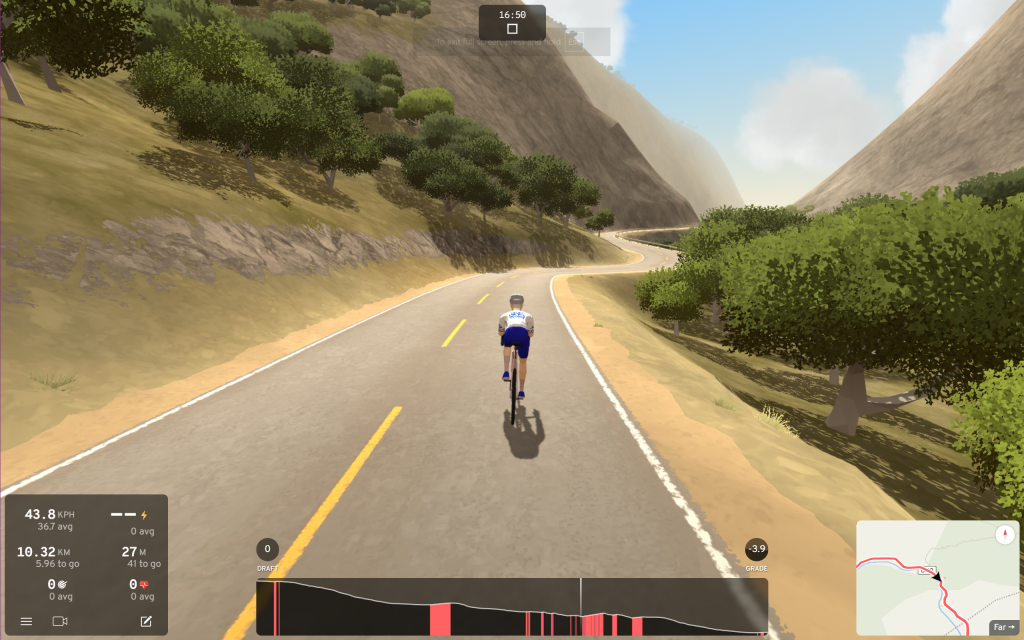Click the elevation profile bar
Screen dimensions: 1024x640
coord(511,607)
